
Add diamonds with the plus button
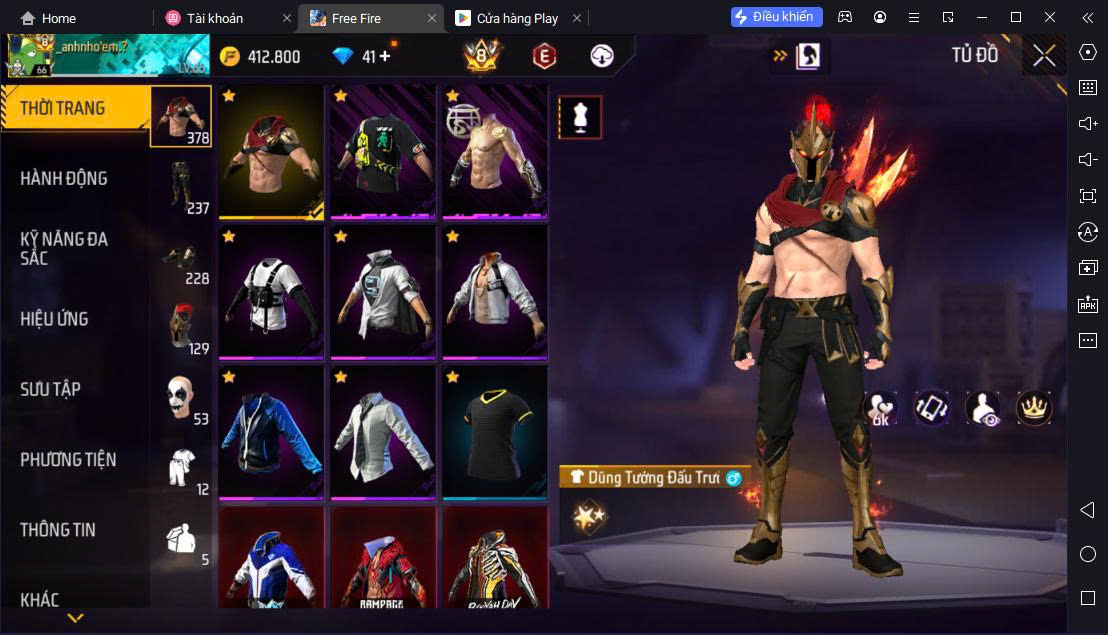point(385,56)
